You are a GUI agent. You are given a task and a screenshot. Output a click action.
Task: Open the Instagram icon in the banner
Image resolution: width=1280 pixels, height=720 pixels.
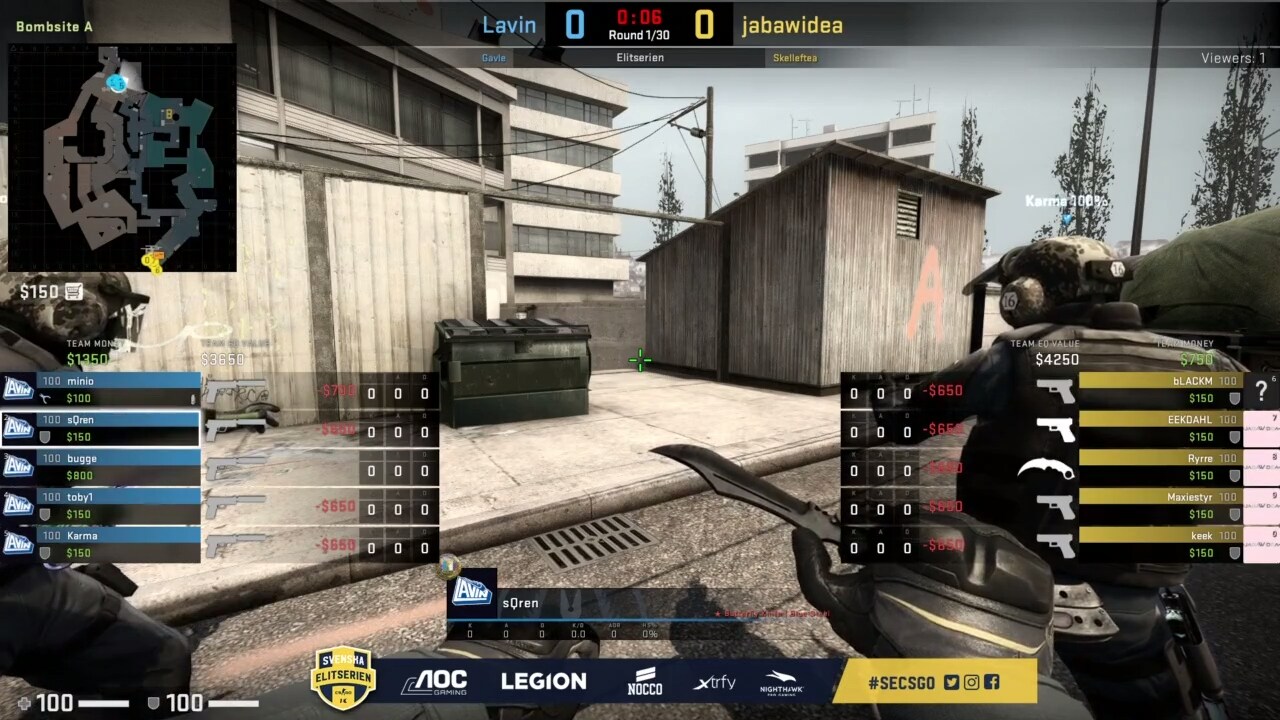971,683
